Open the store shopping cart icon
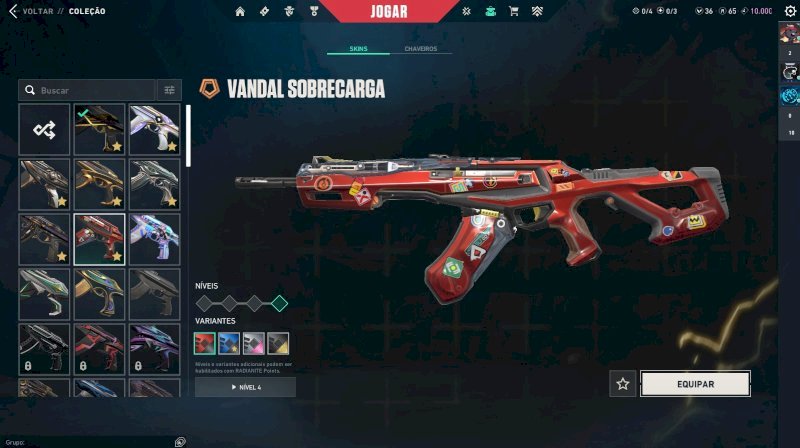Image resolution: width=800 pixels, height=448 pixels. [514, 11]
